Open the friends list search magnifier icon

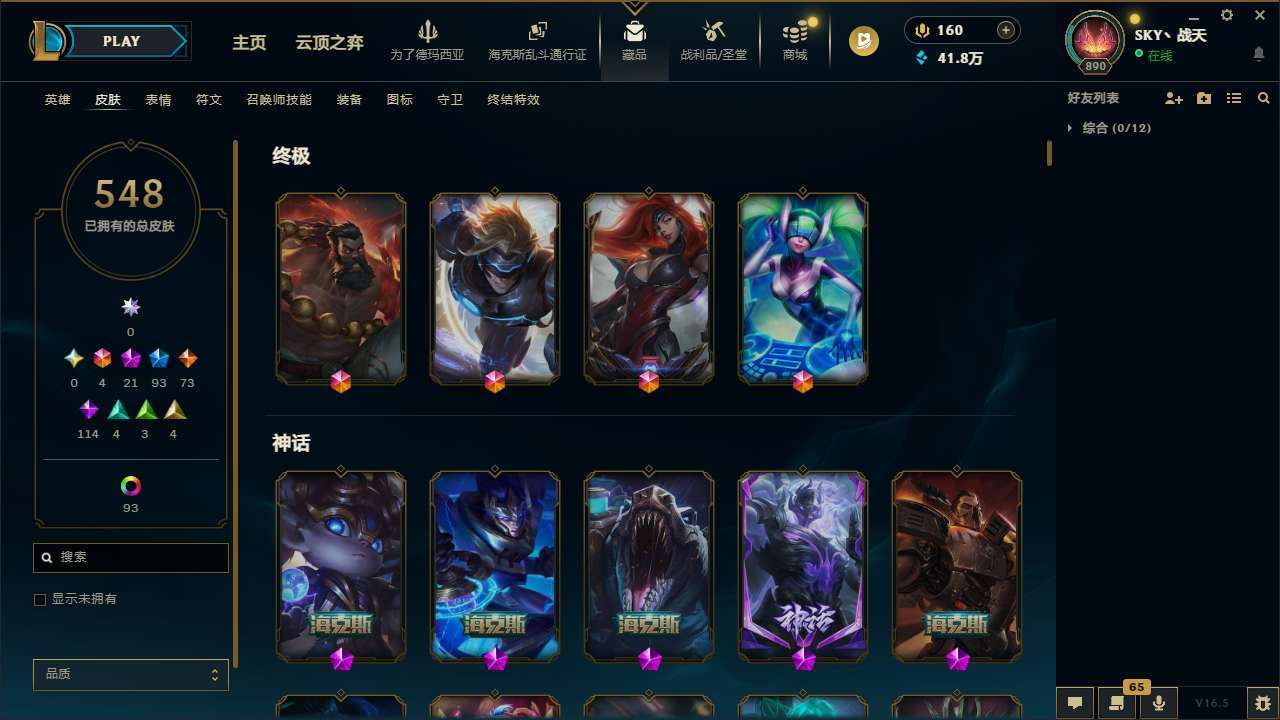tap(1264, 98)
